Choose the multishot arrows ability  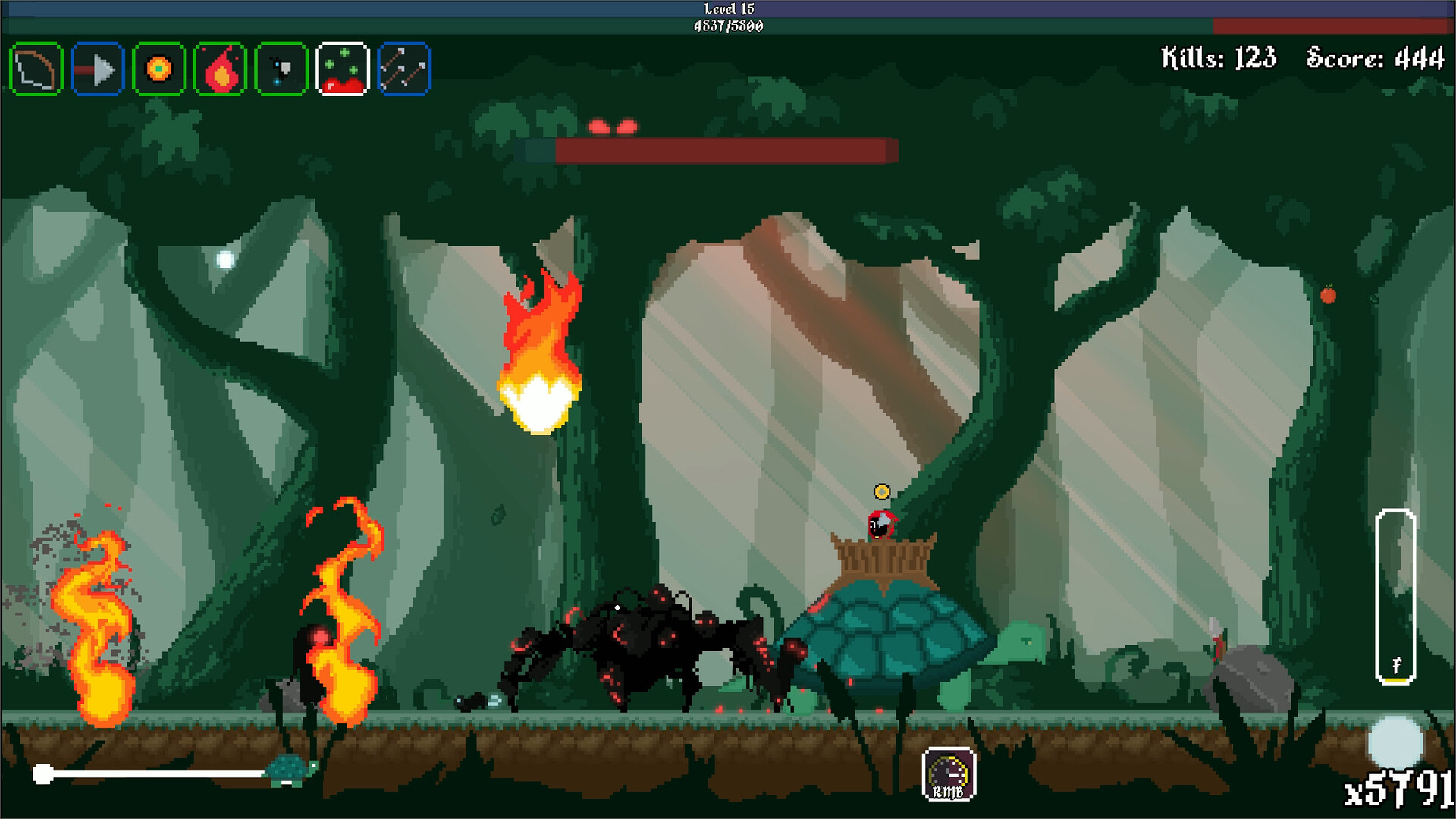click(x=404, y=70)
